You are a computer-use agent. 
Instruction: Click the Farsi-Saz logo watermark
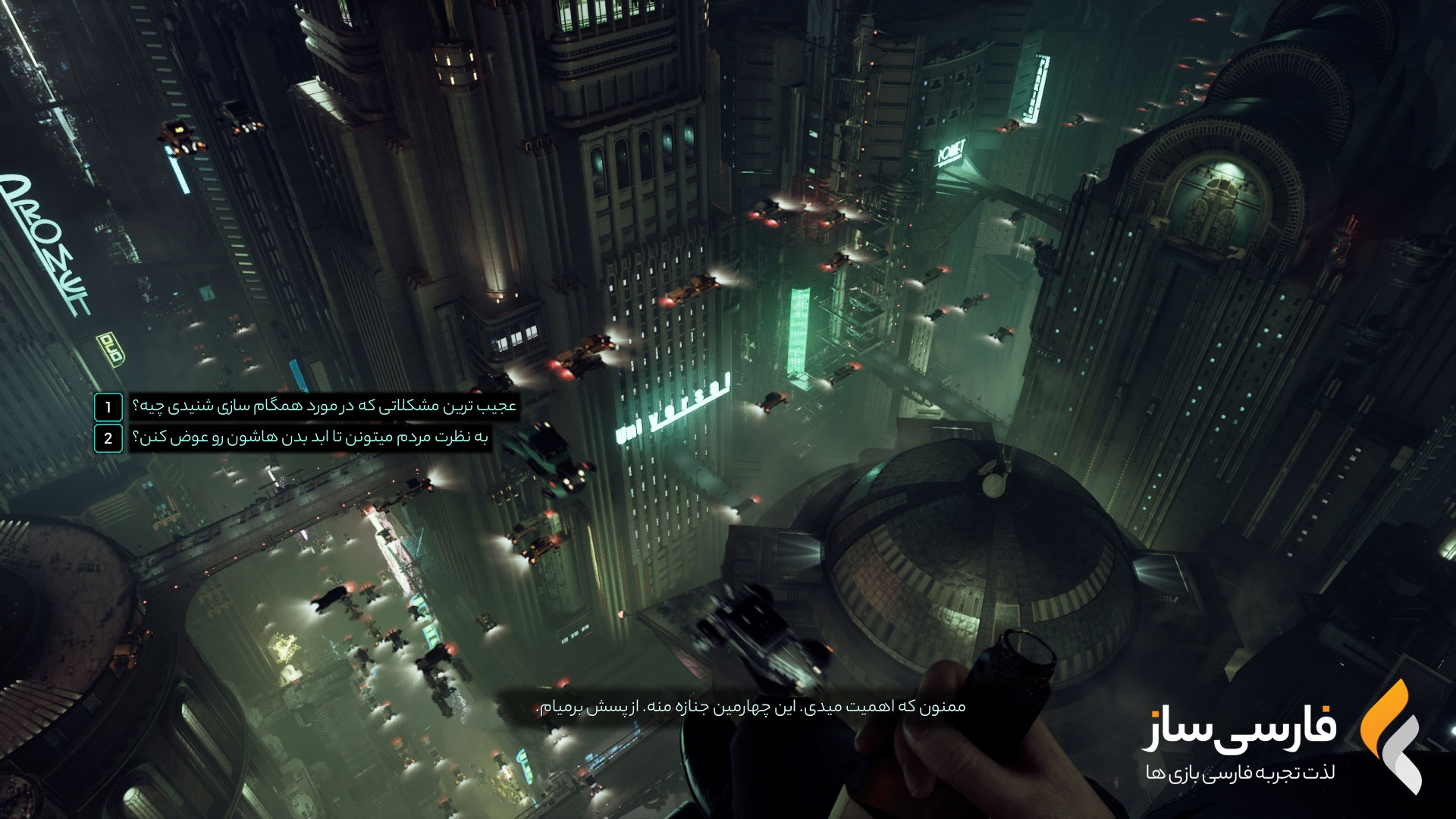tap(1282, 736)
